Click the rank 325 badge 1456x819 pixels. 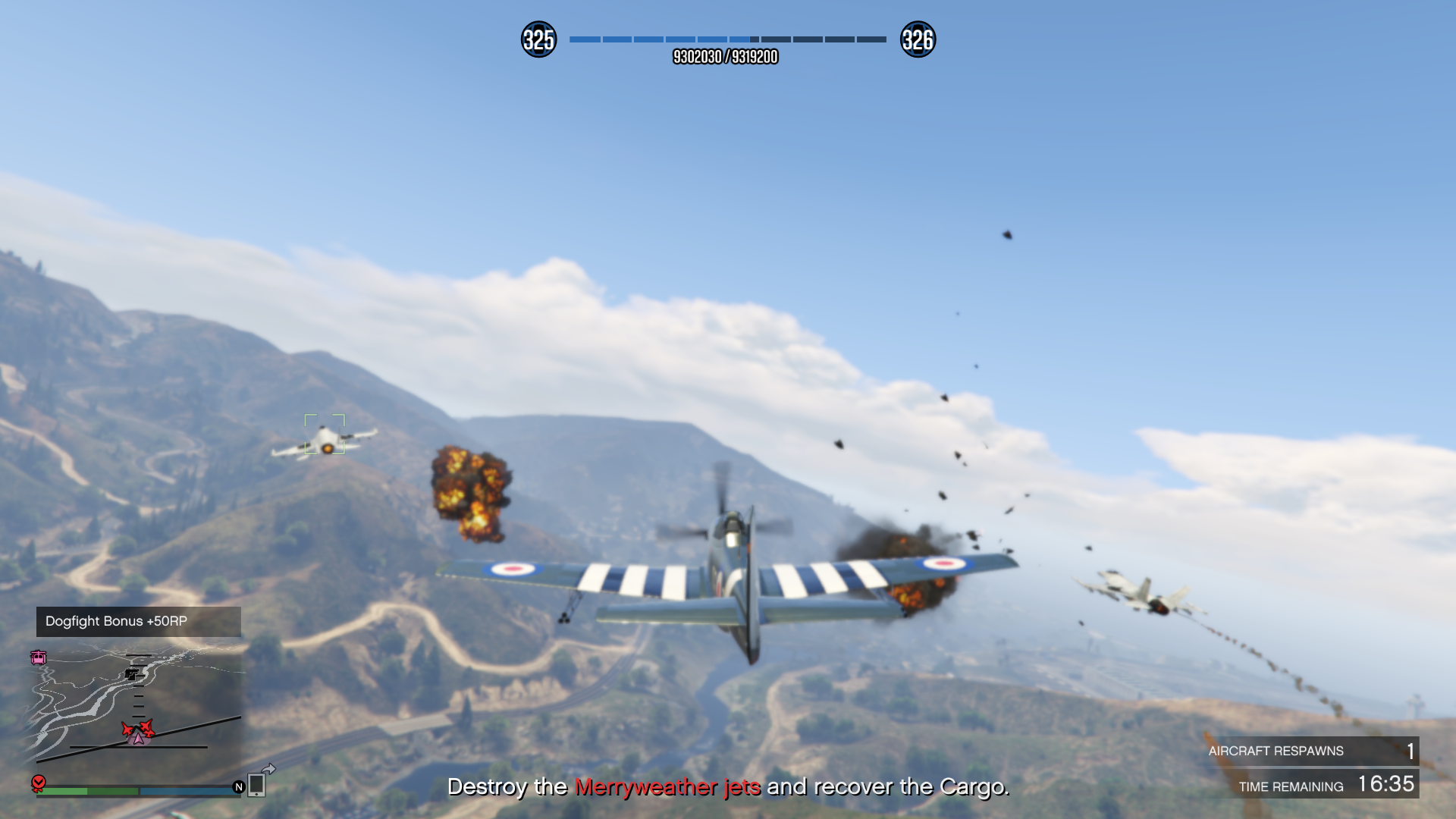click(x=538, y=39)
